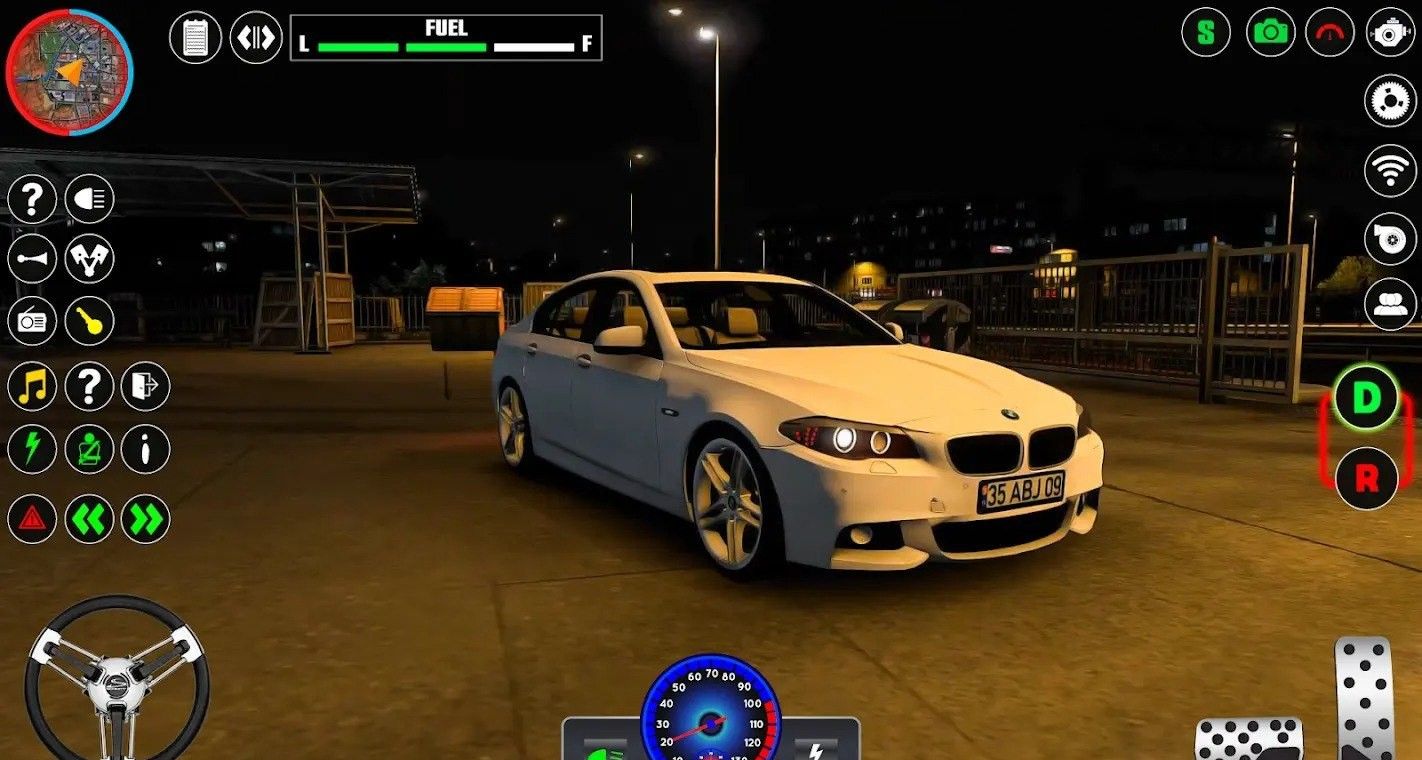Switch on the right turn signal

(x=146, y=519)
